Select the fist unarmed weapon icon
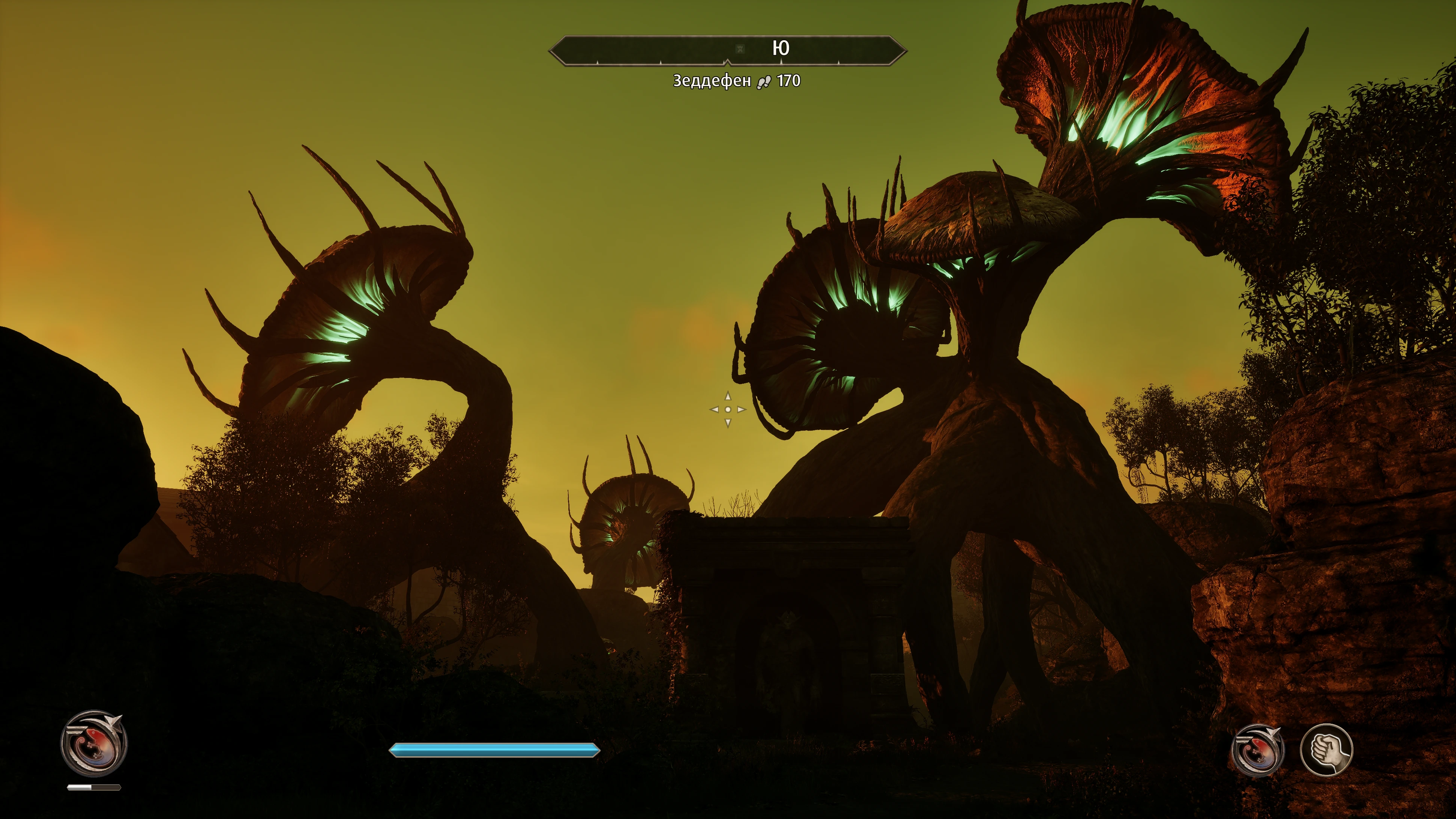The image size is (1456, 819). click(x=1326, y=750)
